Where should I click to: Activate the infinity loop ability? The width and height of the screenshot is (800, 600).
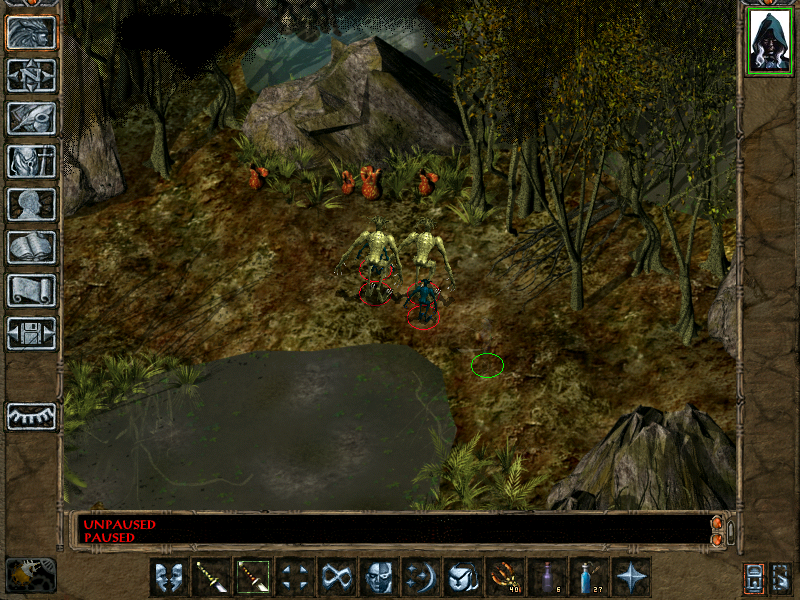coord(337,577)
